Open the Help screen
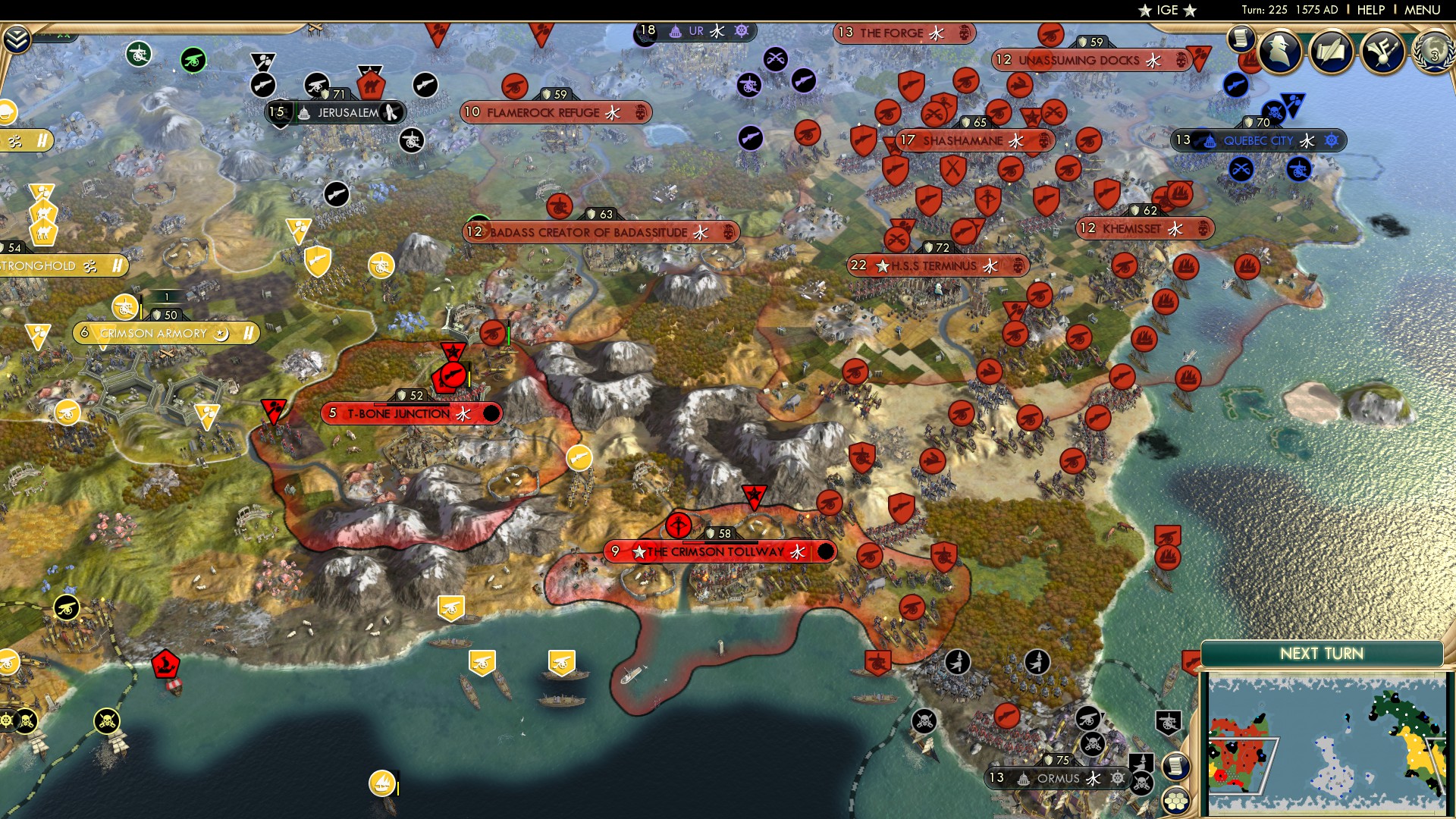The width and height of the screenshot is (1456, 819). (x=1370, y=10)
